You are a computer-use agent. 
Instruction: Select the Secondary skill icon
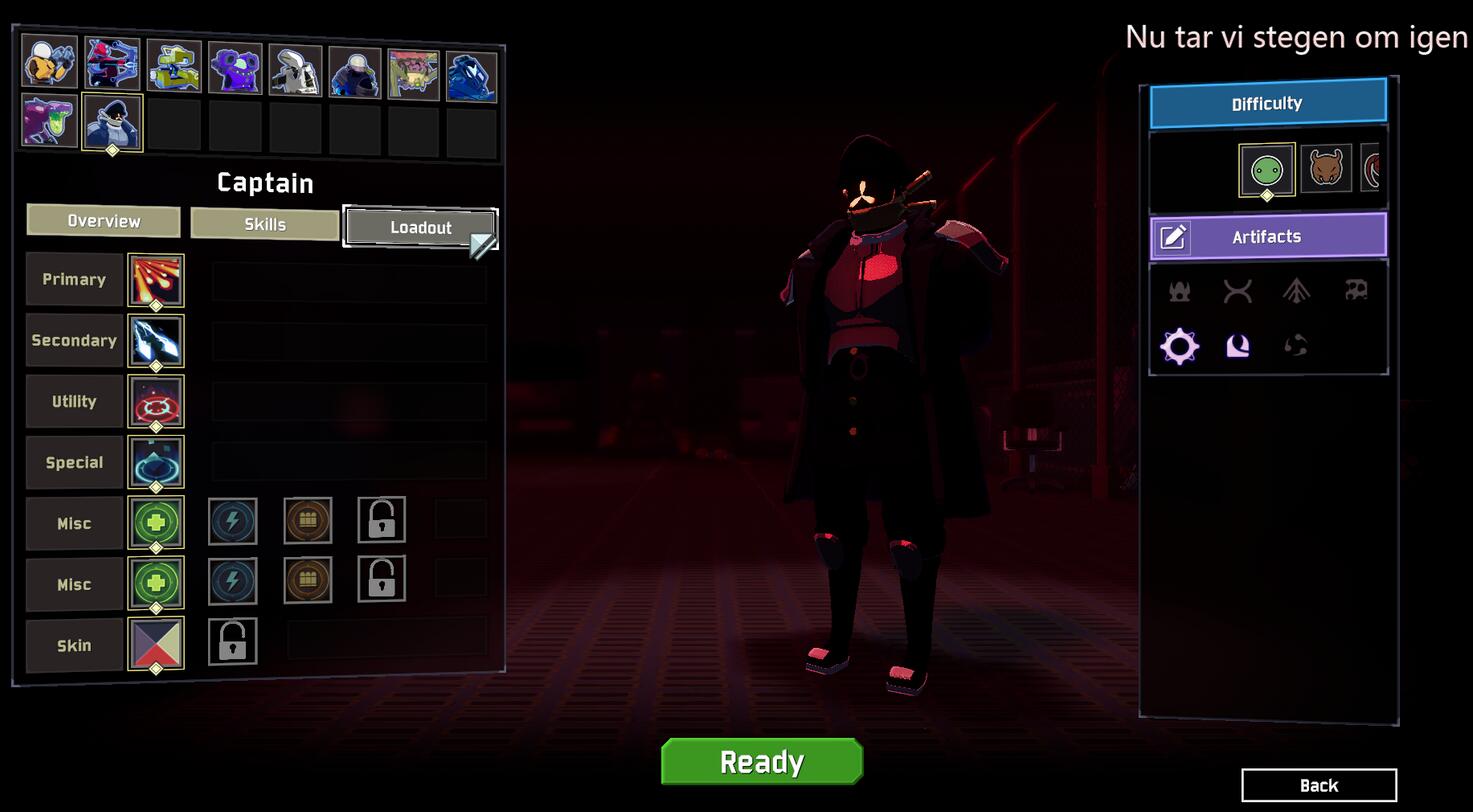156,340
